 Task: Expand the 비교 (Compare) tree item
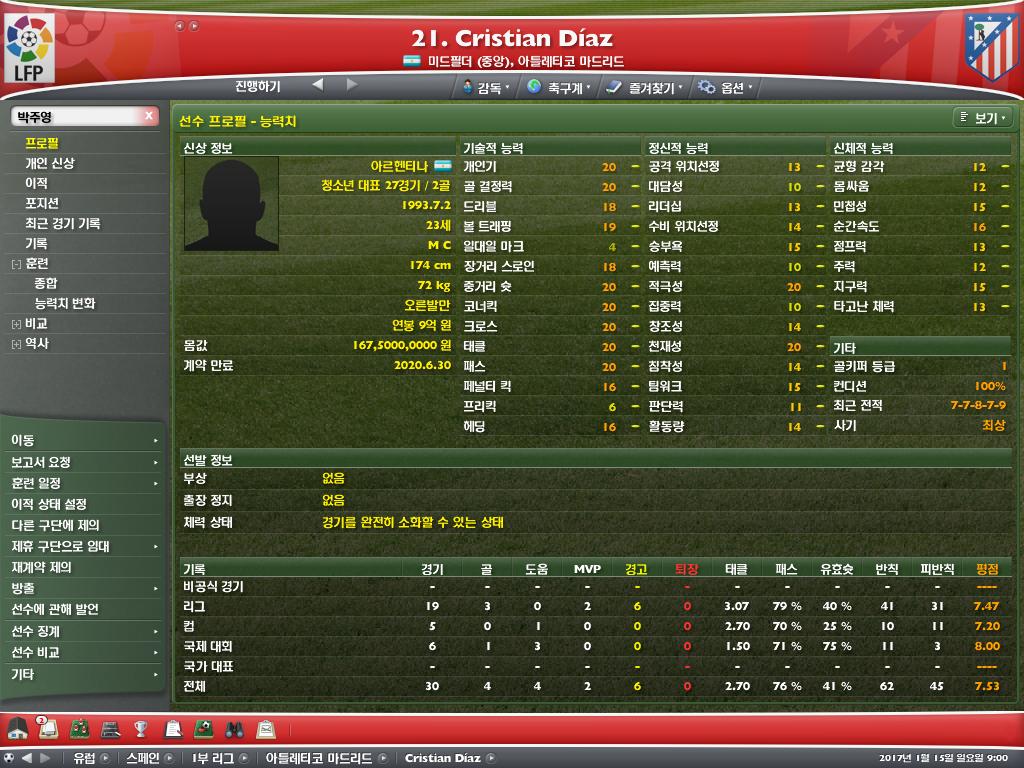(16, 324)
